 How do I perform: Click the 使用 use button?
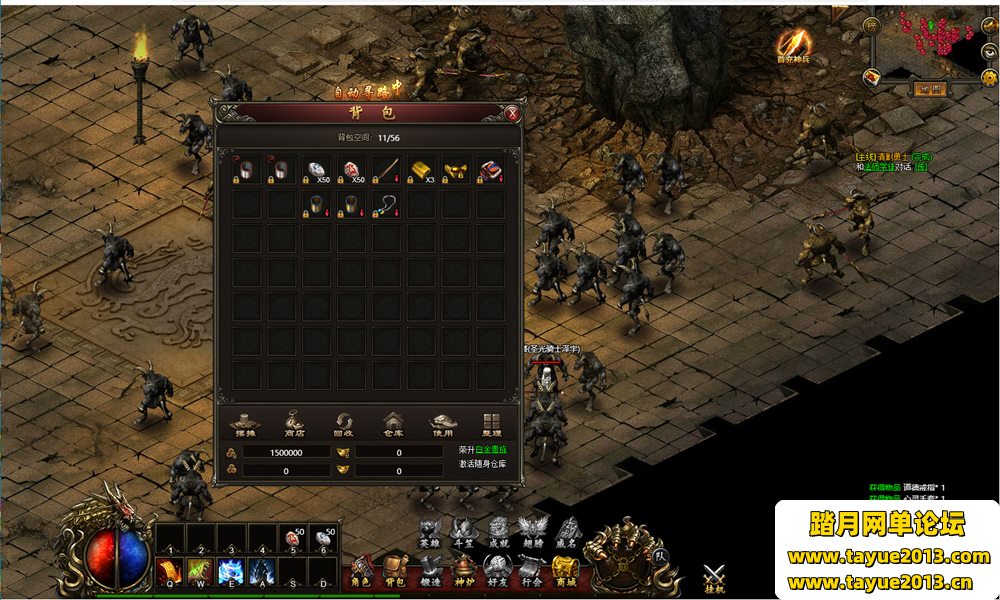(x=442, y=425)
